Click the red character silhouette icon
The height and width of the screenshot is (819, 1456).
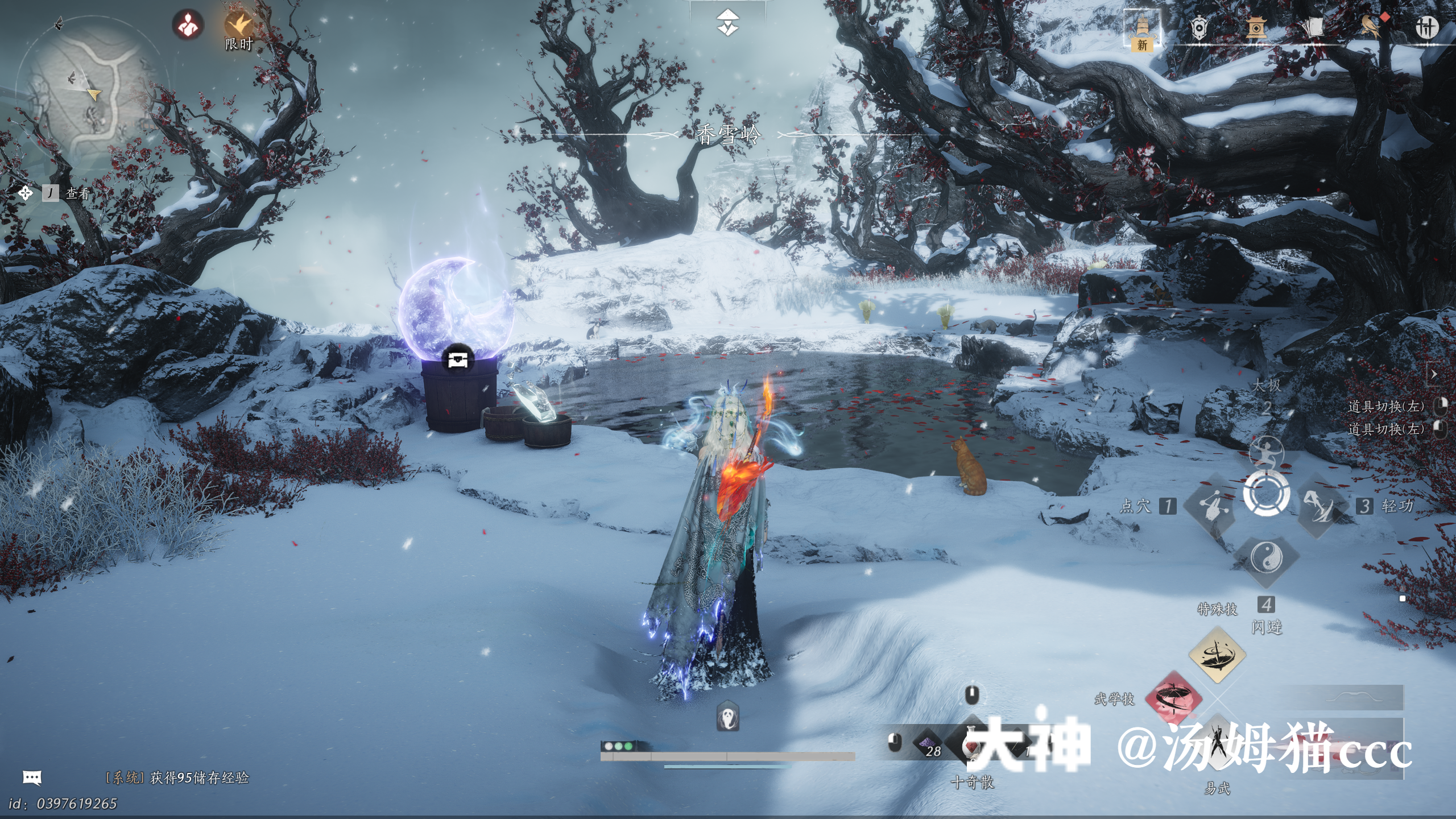point(188,25)
